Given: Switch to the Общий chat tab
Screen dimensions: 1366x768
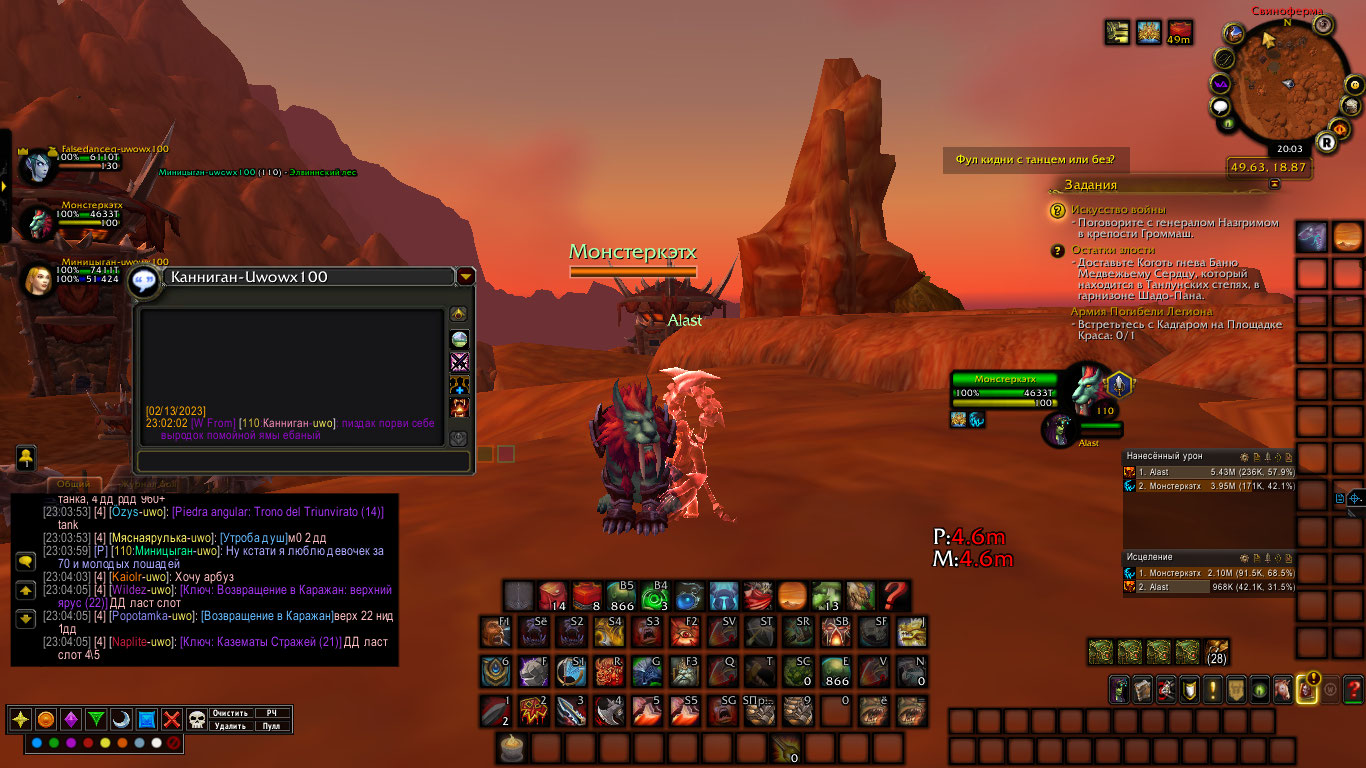Looking at the screenshot, I should tap(72, 485).
